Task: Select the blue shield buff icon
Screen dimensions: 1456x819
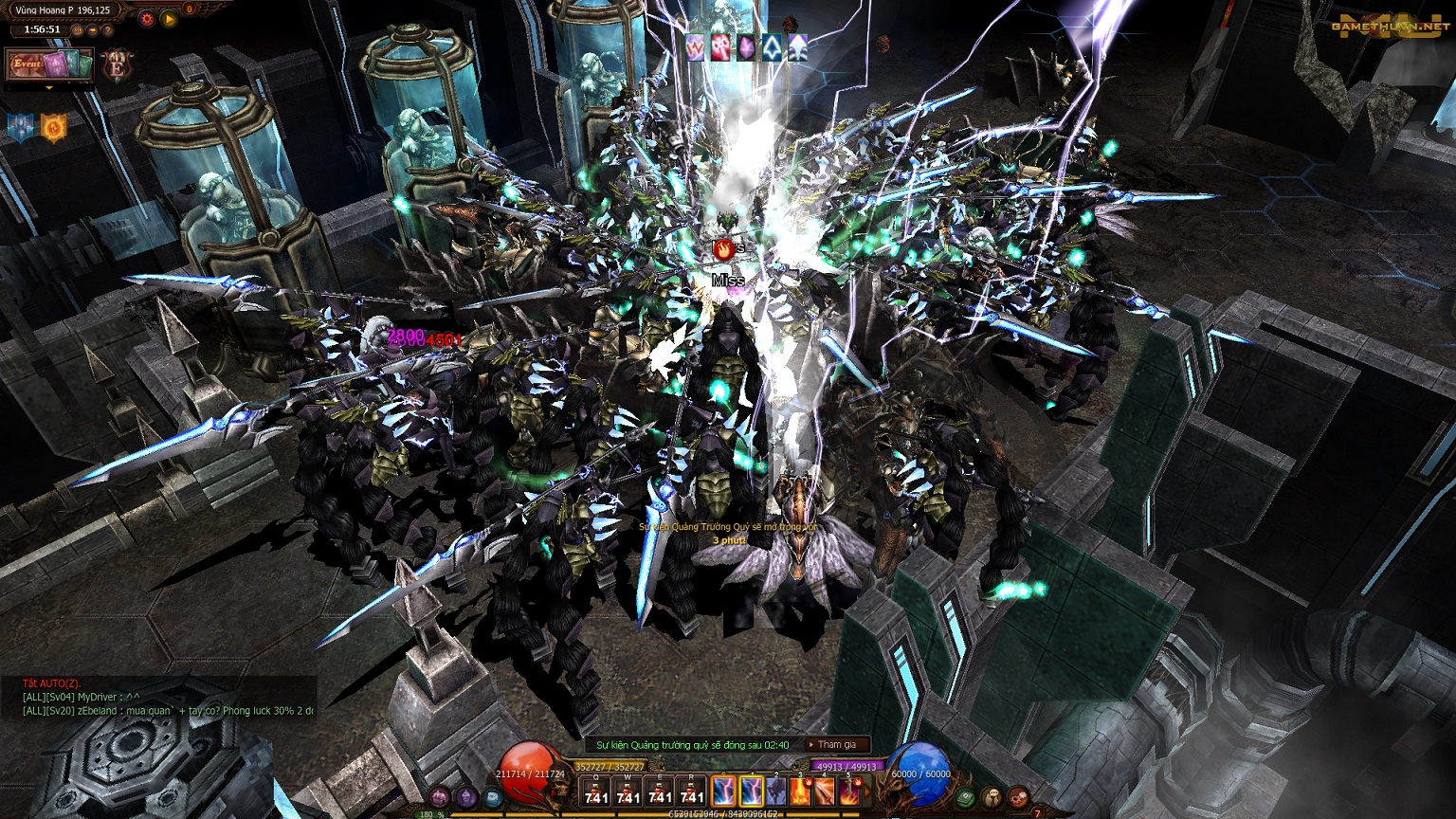Action: click(21, 127)
